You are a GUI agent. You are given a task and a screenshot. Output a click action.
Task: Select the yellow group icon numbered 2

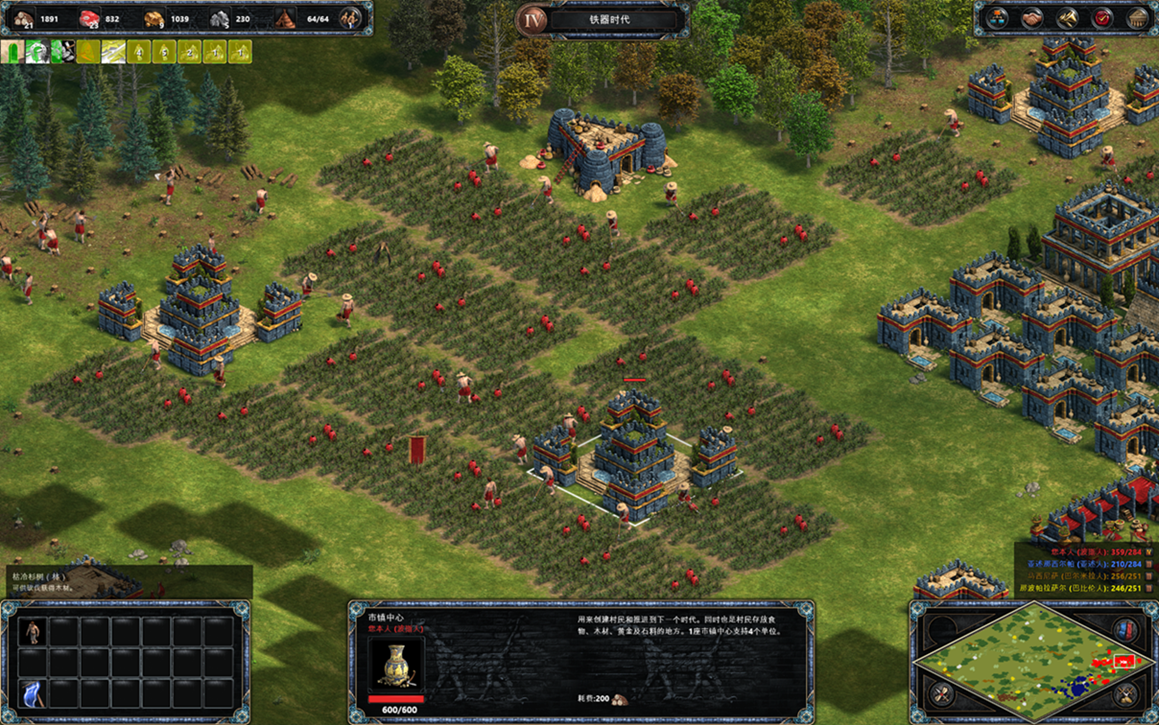tap(190, 51)
